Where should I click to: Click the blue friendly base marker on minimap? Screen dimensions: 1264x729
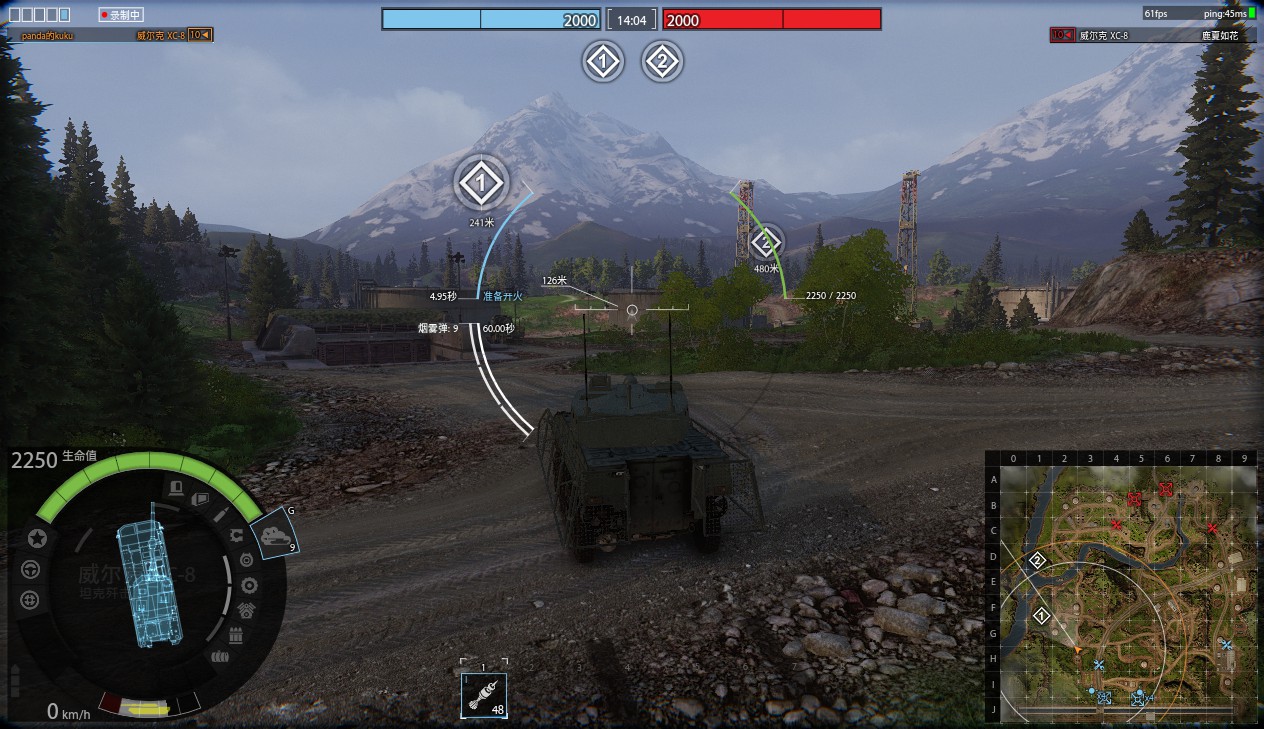click(1104, 697)
